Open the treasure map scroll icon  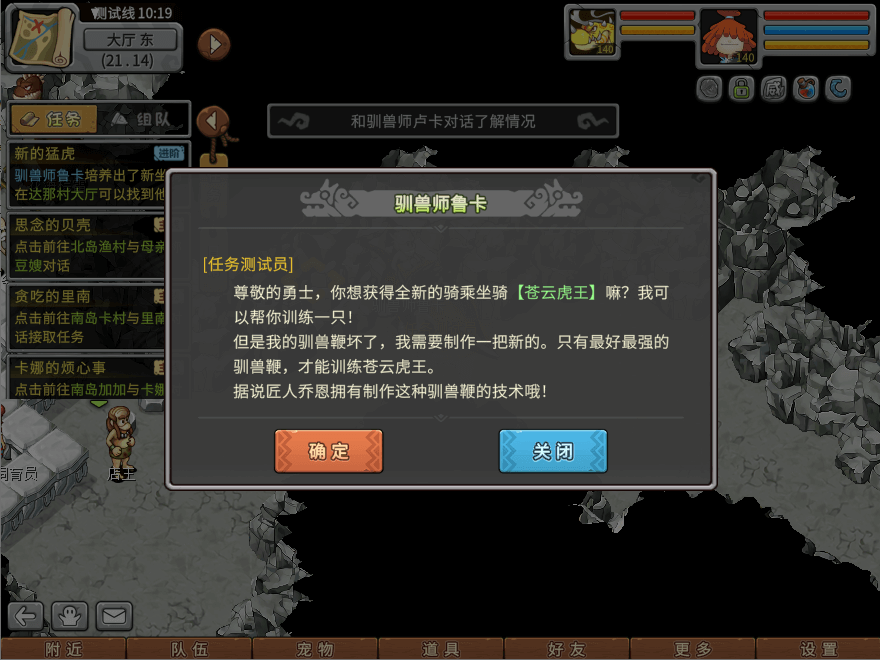coord(40,37)
